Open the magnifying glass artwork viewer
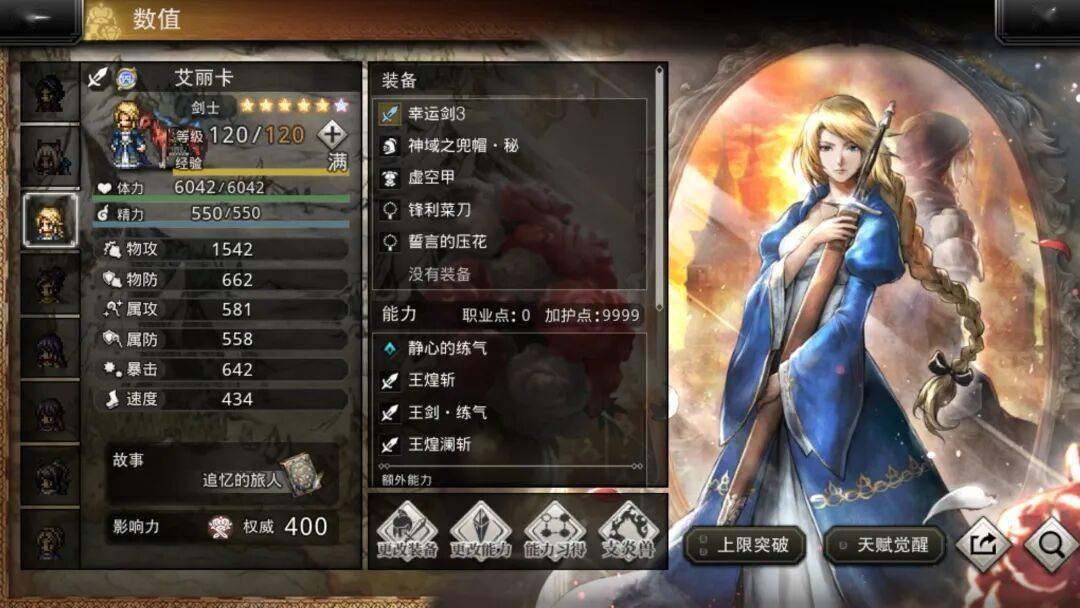Image resolution: width=1080 pixels, height=608 pixels. coord(1050,544)
